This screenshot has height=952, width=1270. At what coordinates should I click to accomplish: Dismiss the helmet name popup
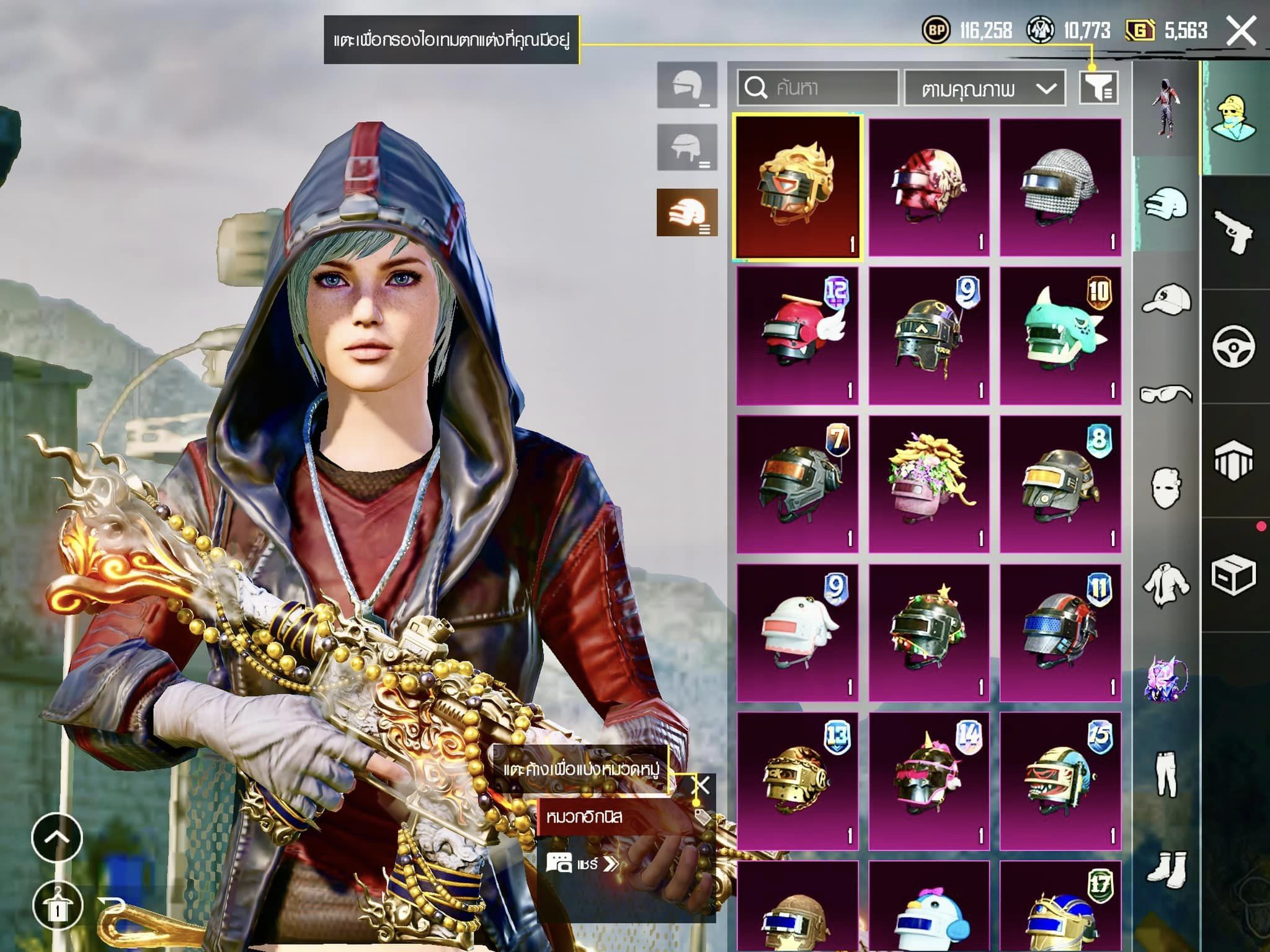(701, 786)
